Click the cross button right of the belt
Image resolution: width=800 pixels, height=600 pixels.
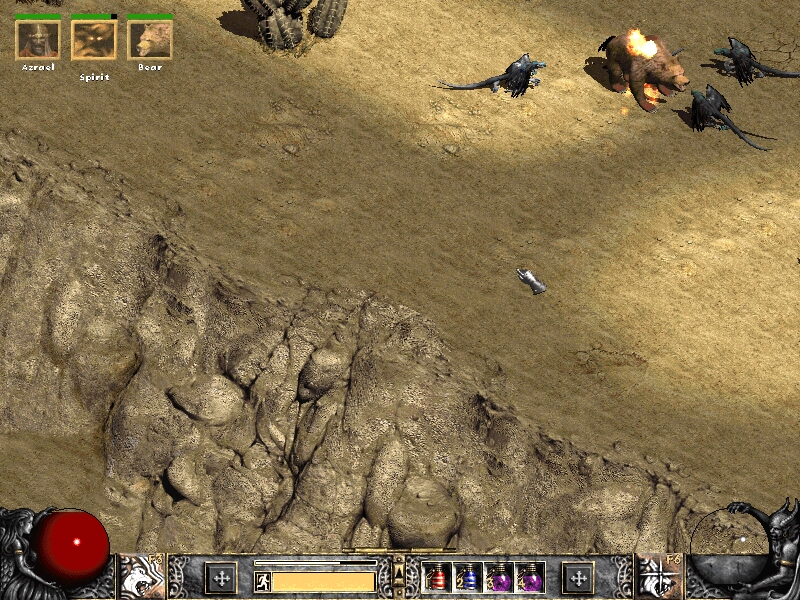578,577
